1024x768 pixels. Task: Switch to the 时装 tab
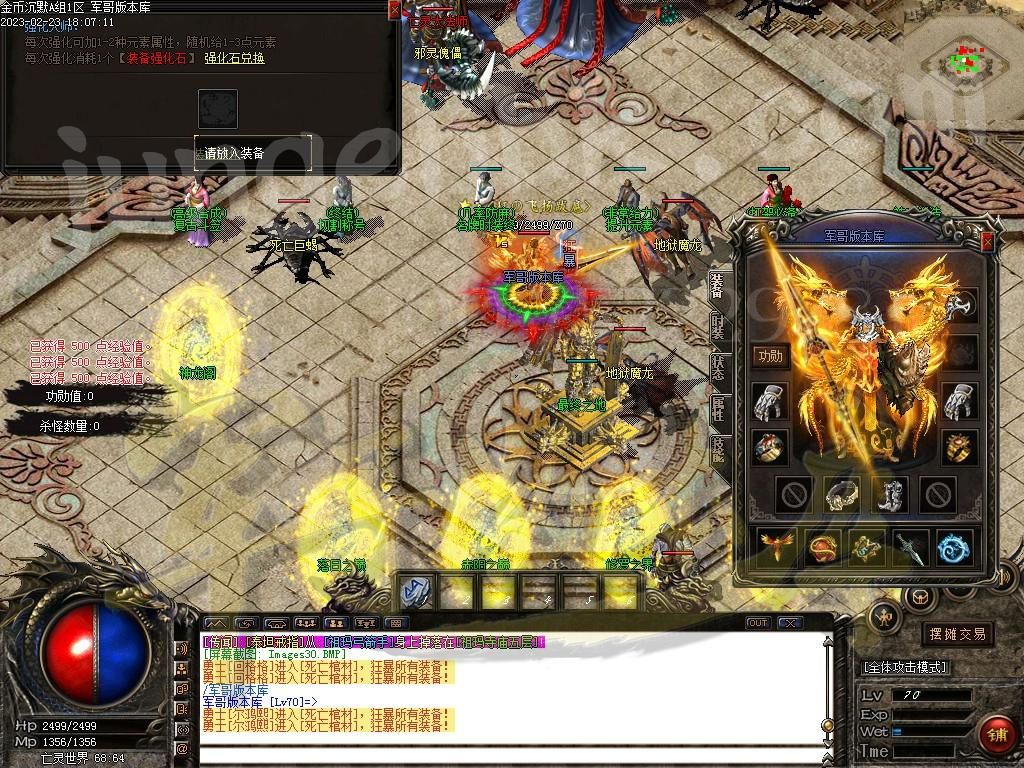718,325
